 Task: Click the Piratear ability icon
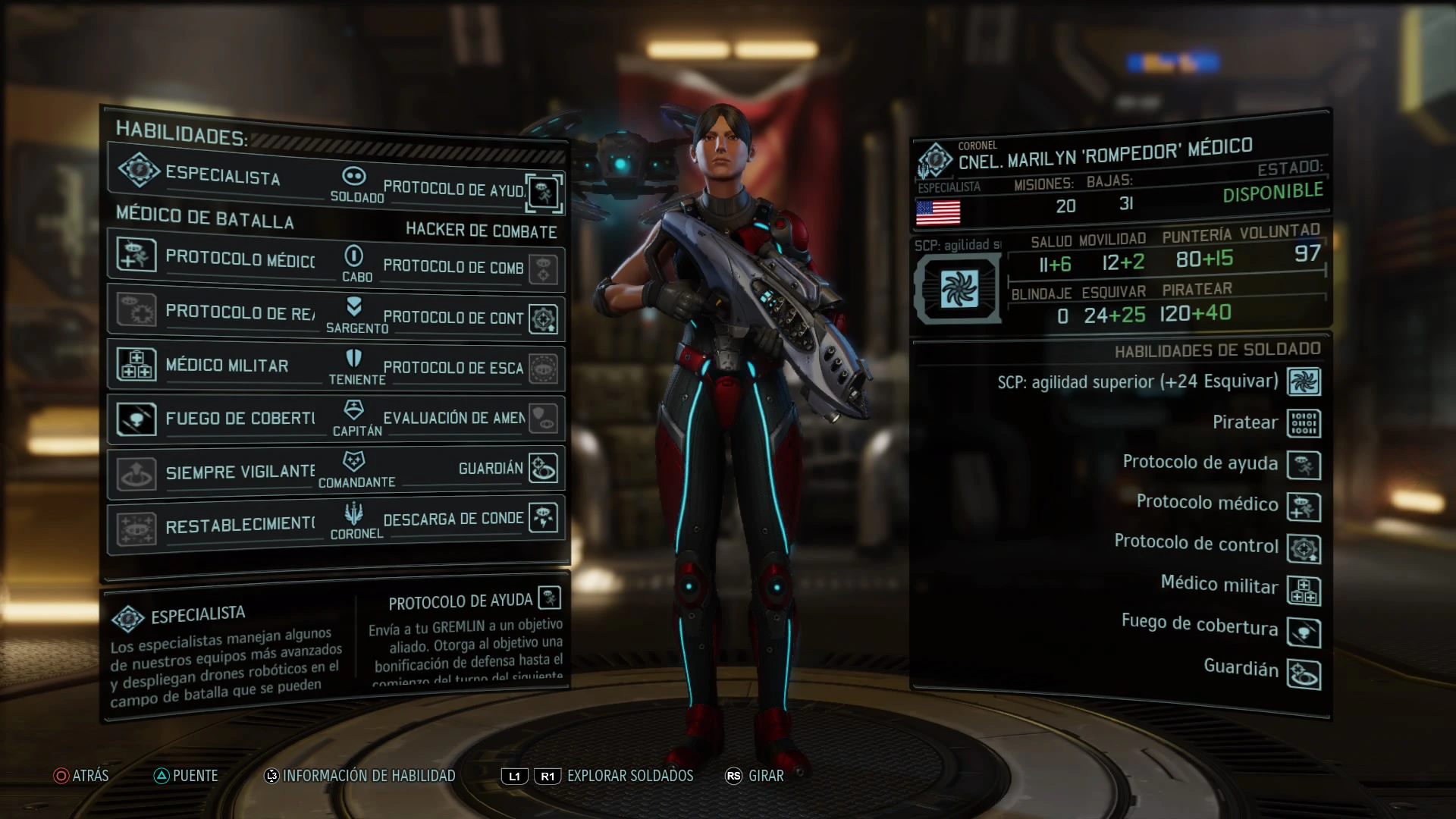click(1304, 424)
